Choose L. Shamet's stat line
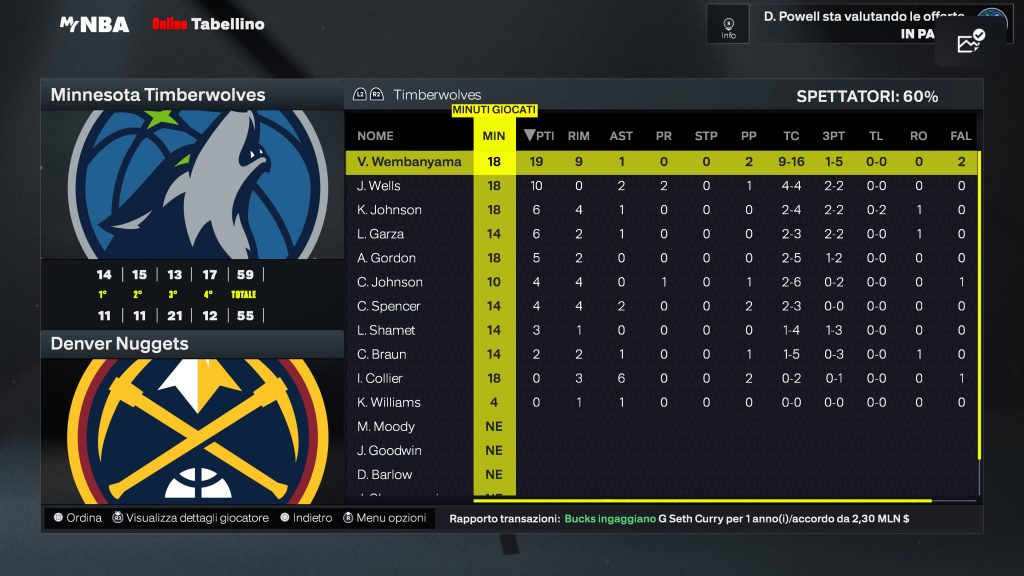 click(386, 330)
